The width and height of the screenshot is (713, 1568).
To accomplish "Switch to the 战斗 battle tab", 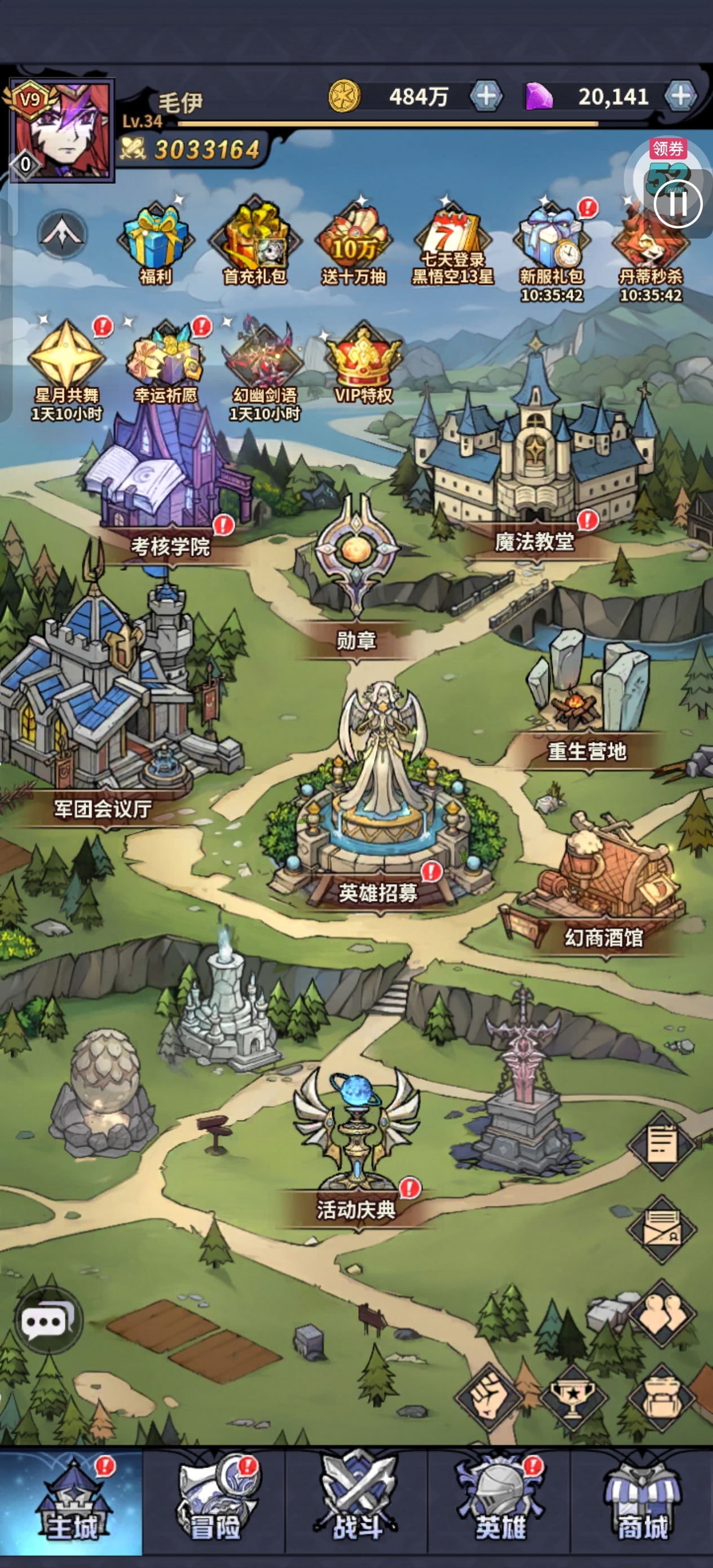I will [x=357, y=1504].
